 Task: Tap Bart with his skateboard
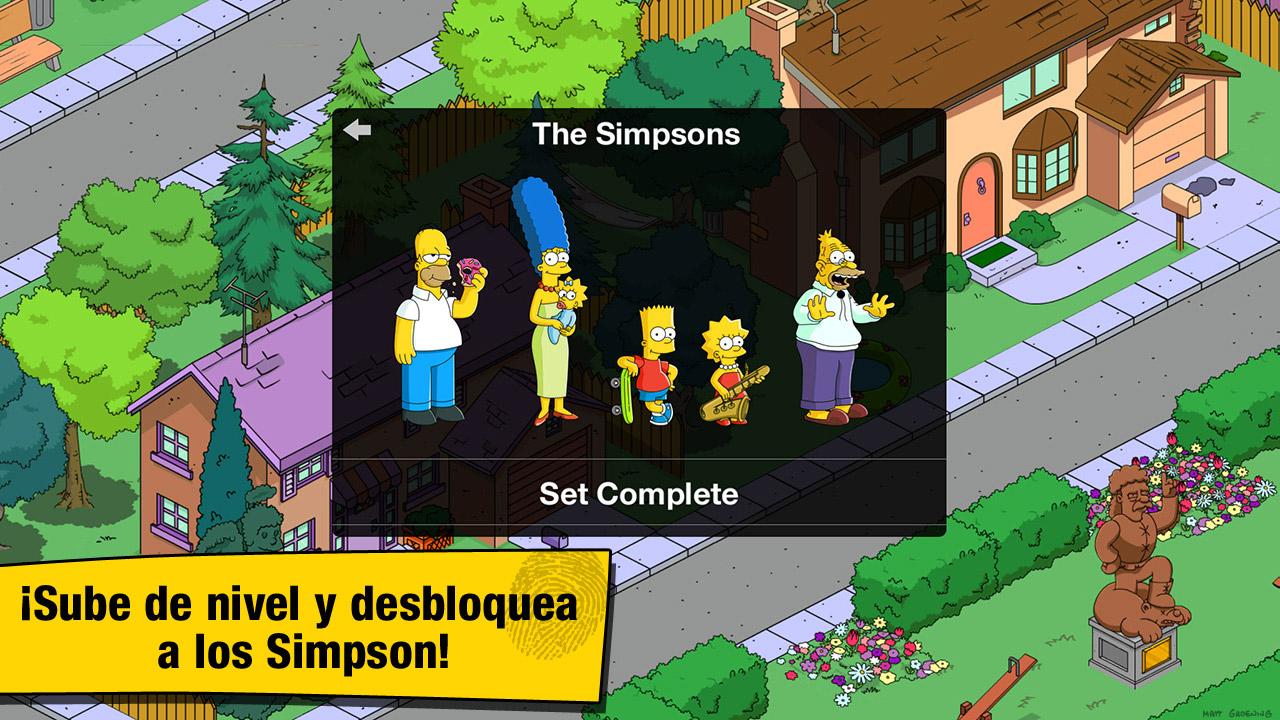coord(652,360)
